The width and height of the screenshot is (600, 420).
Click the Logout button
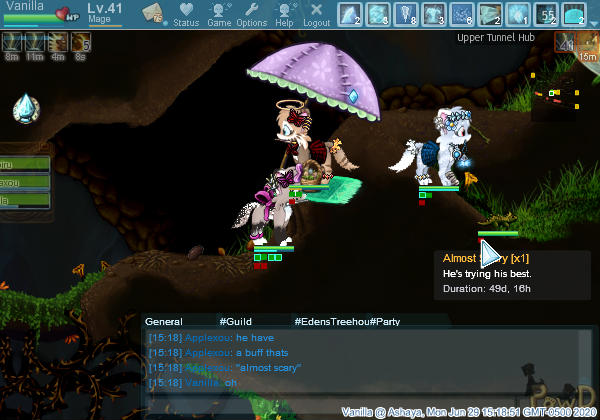pyautogui.click(x=316, y=14)
